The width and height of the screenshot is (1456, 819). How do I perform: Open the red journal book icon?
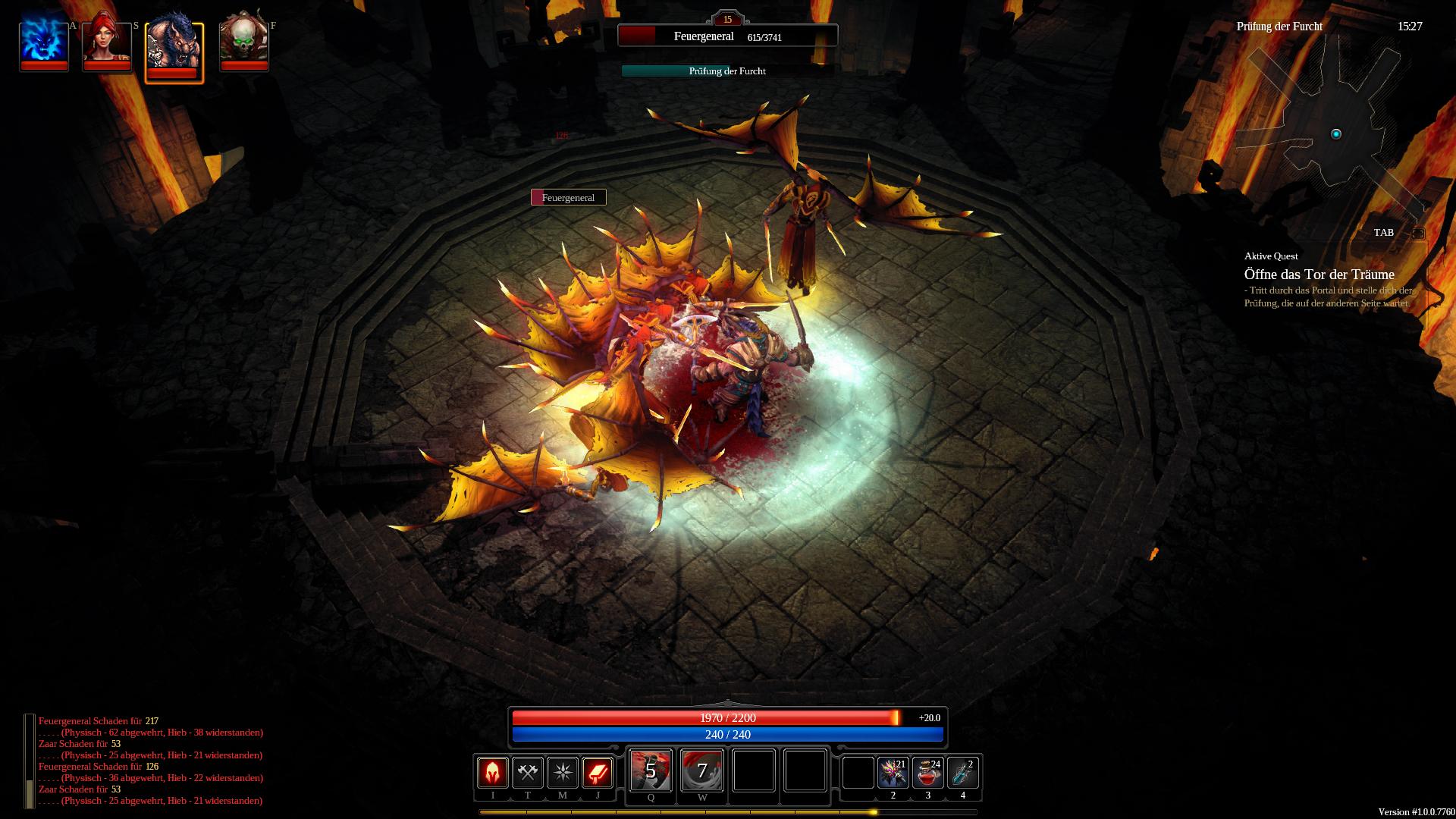(597, 773)
